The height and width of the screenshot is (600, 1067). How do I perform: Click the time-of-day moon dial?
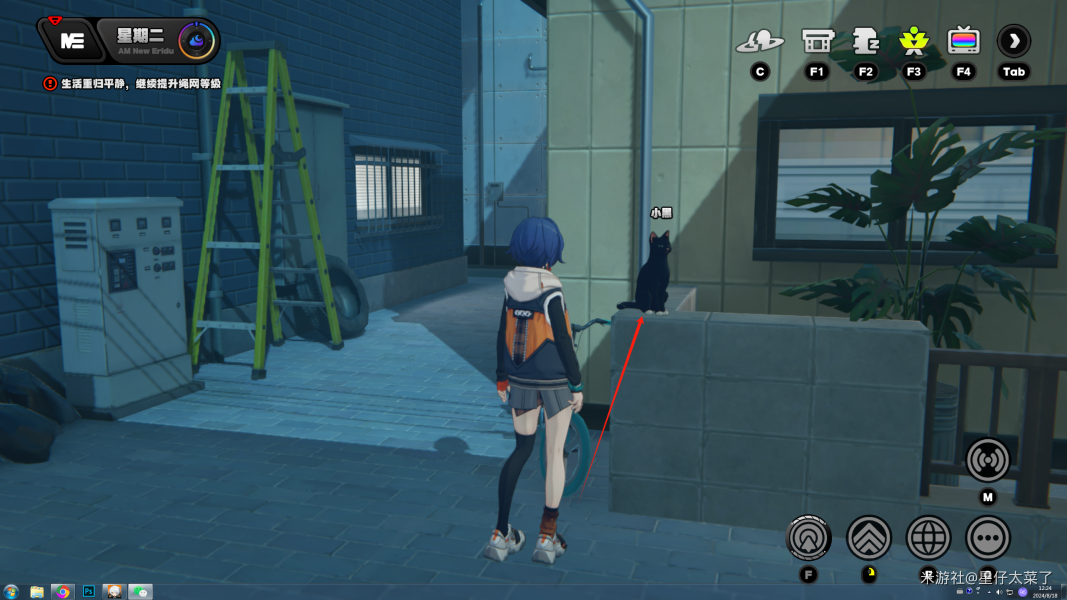[197, 41]
